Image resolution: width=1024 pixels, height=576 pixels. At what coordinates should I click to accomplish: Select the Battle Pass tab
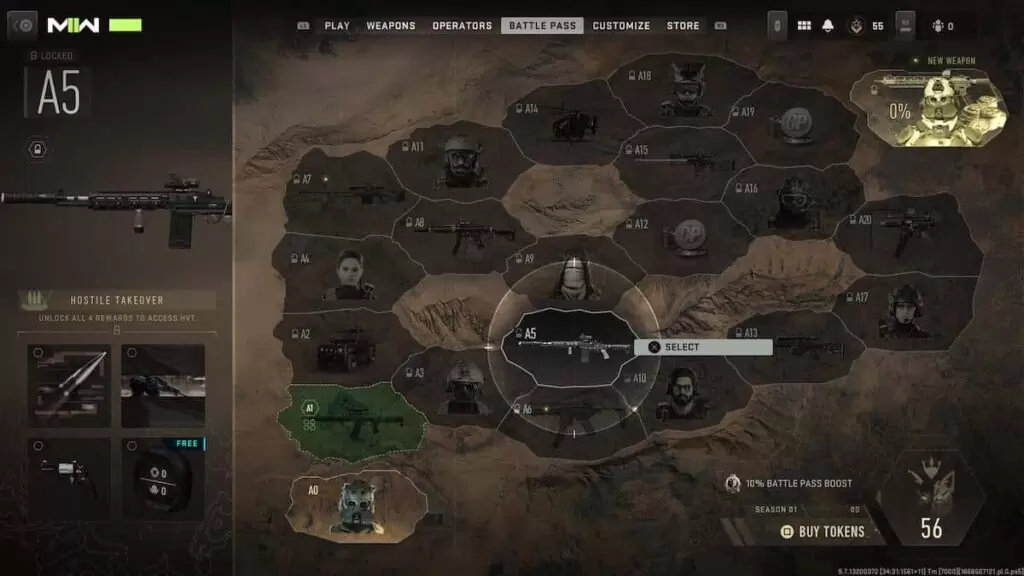pyautogui.click(x=542, y=26)
